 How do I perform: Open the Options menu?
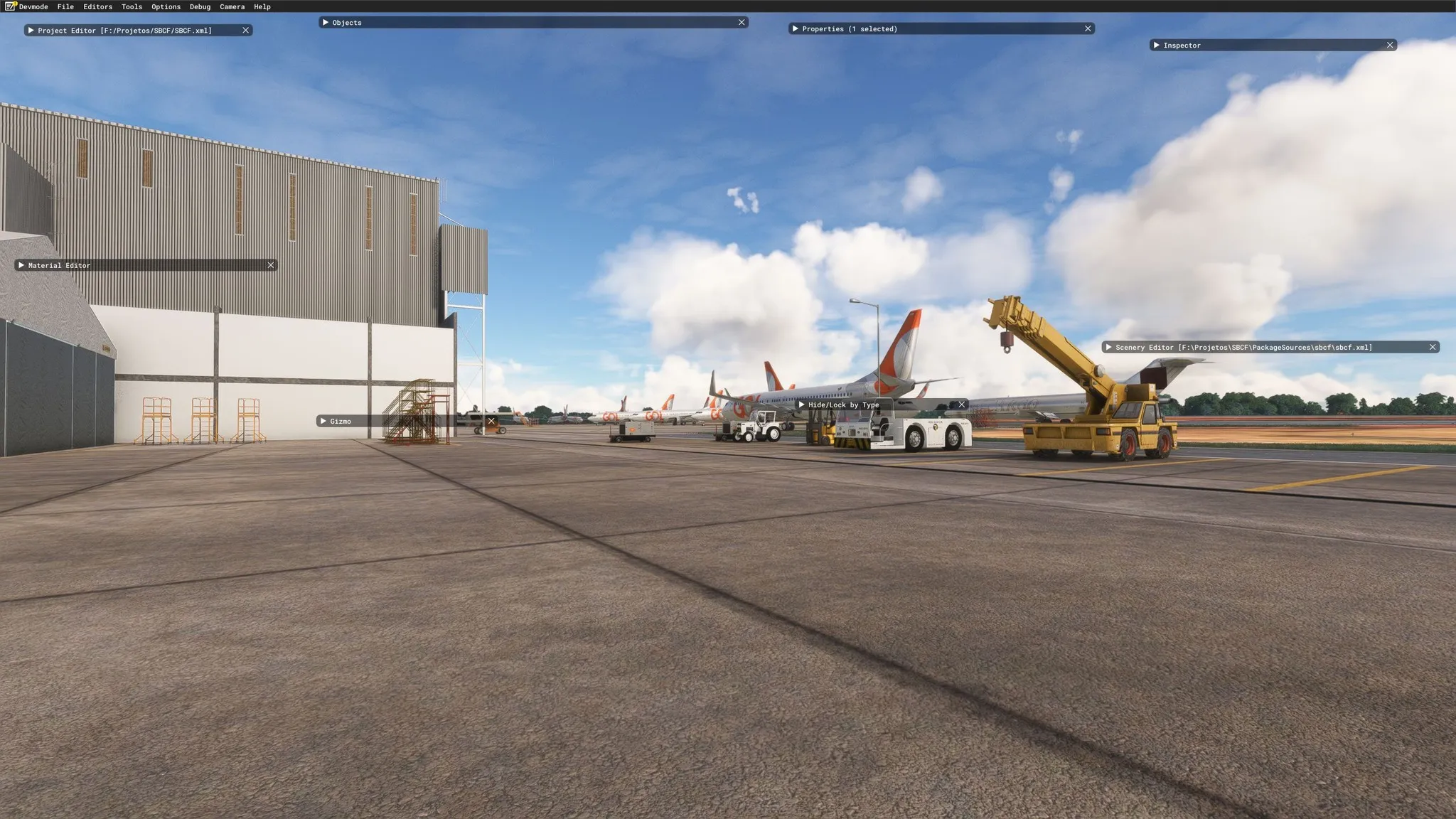166,6
